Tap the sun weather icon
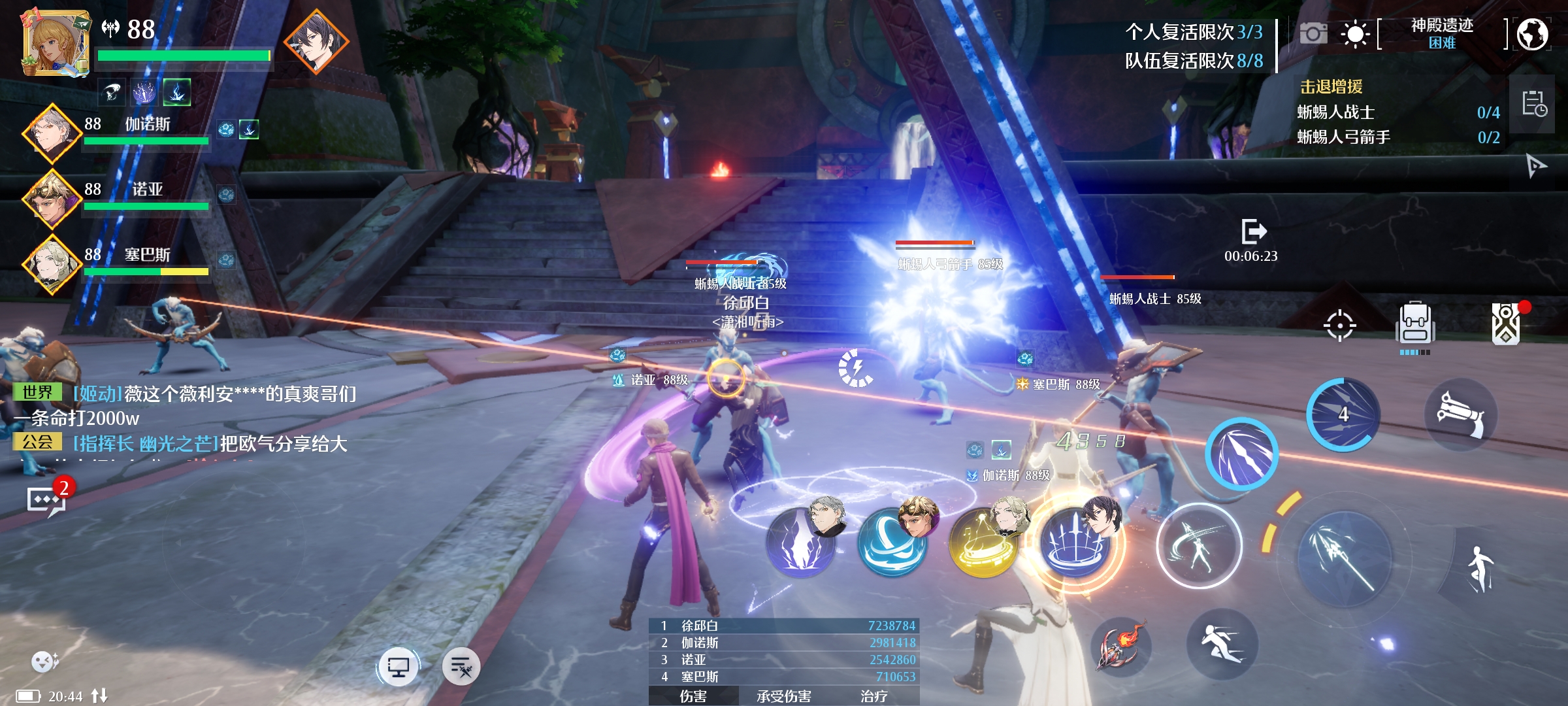The width and height of the screenshot is (1568, 706). coord(1354,33)
